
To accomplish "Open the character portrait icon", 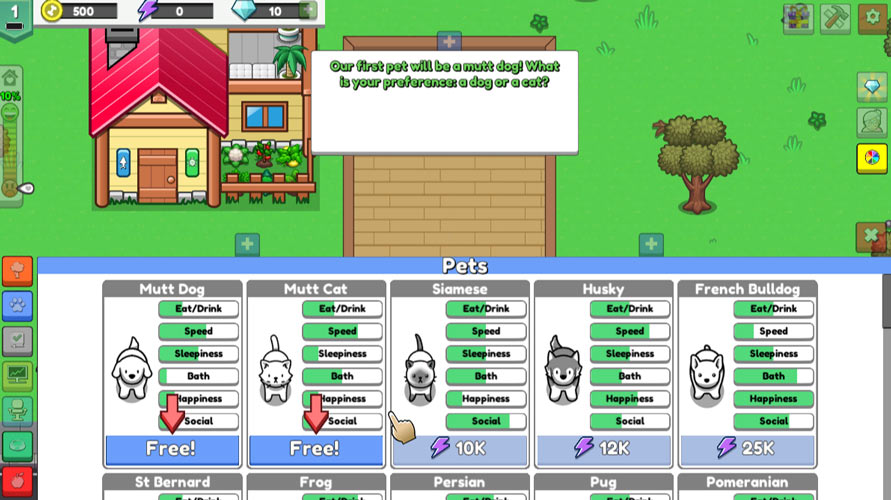I will coord(872,123).
